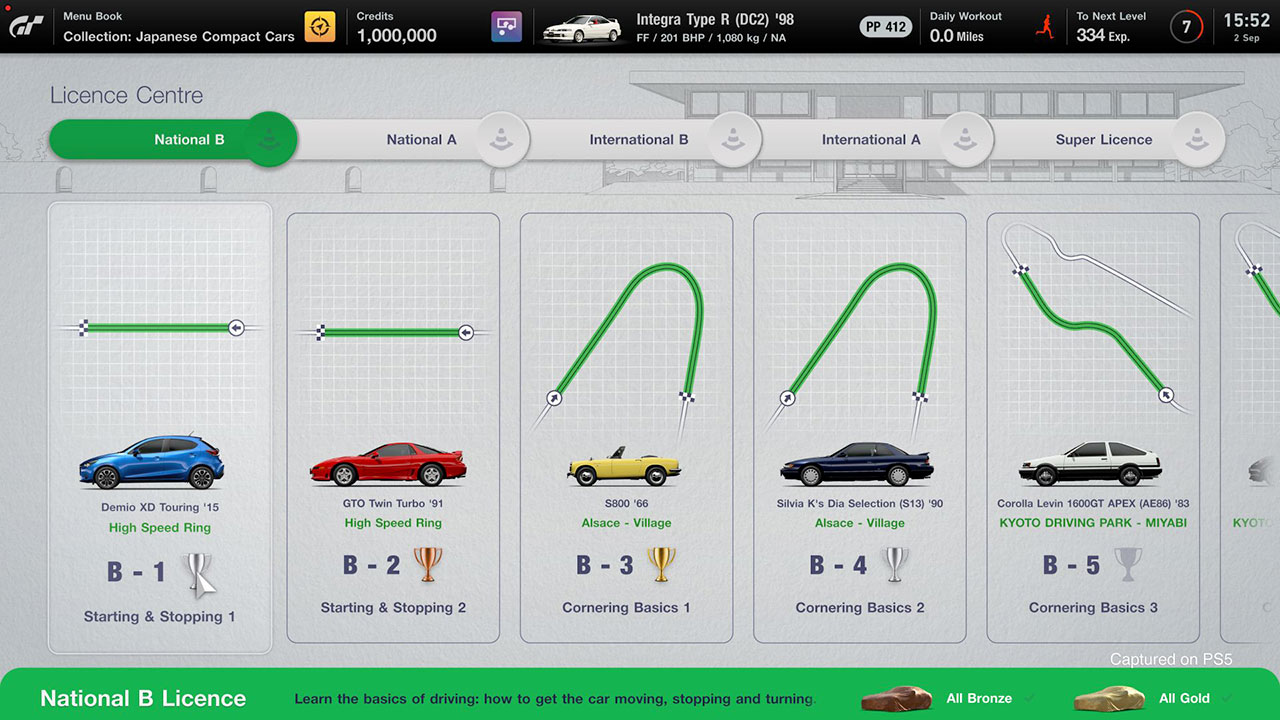Choose the Super Licence tab
Screen dimensions: 1280x720
(1104, 140)
